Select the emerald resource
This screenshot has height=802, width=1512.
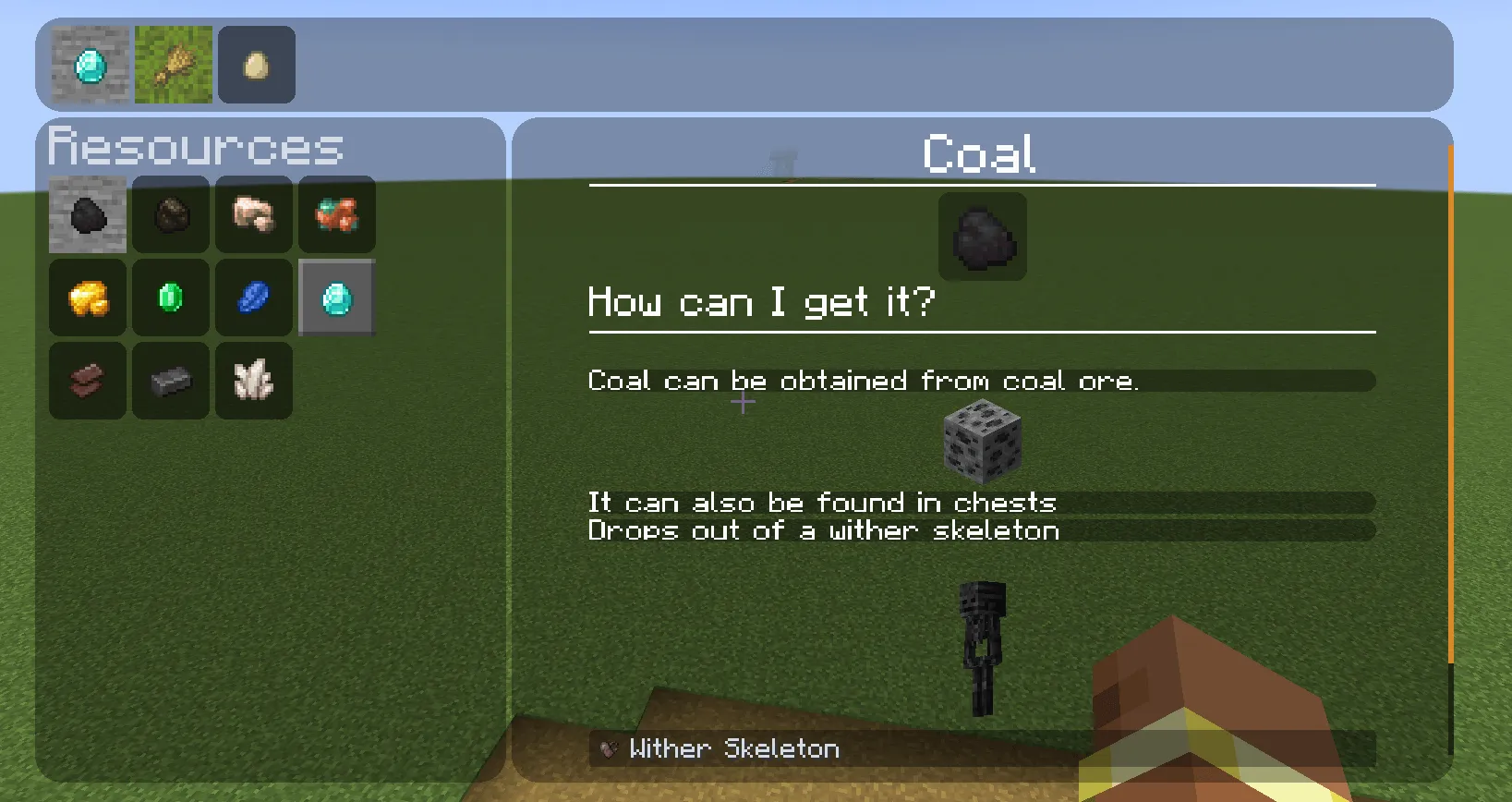170,298
